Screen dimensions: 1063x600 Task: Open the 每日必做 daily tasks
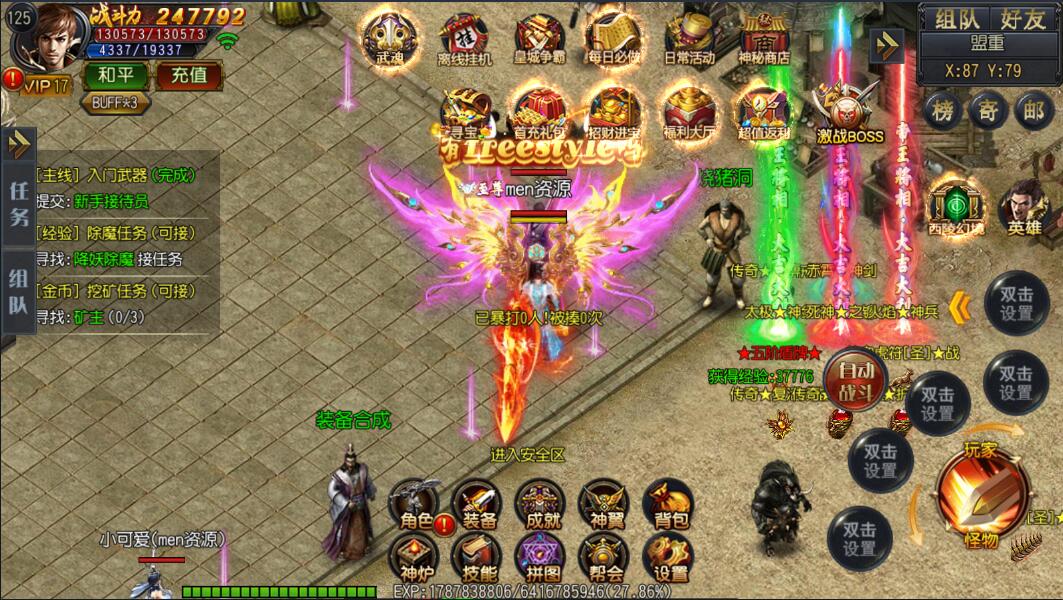615,38
